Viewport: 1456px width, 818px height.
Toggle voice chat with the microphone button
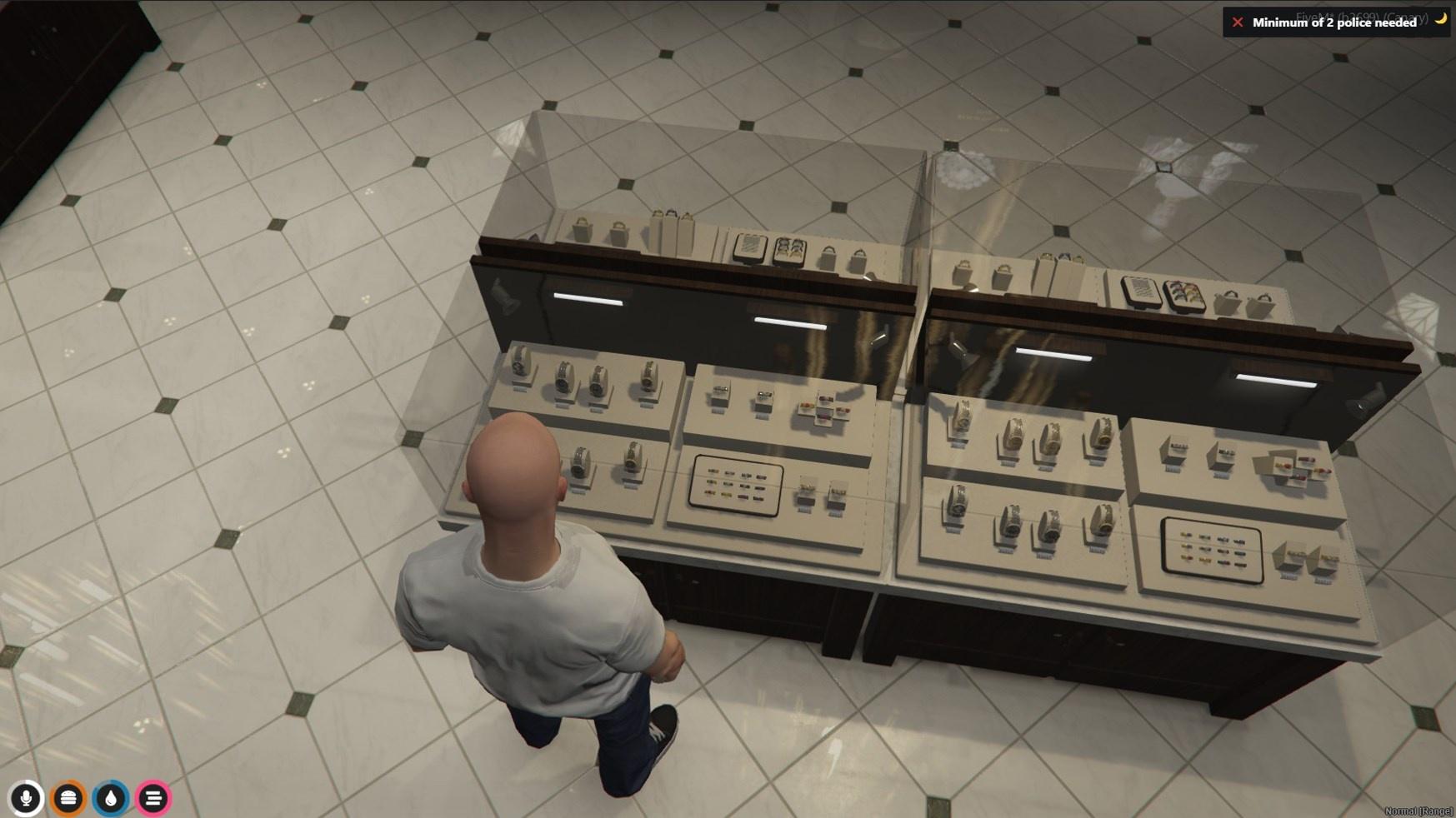[x=27, y=797]
